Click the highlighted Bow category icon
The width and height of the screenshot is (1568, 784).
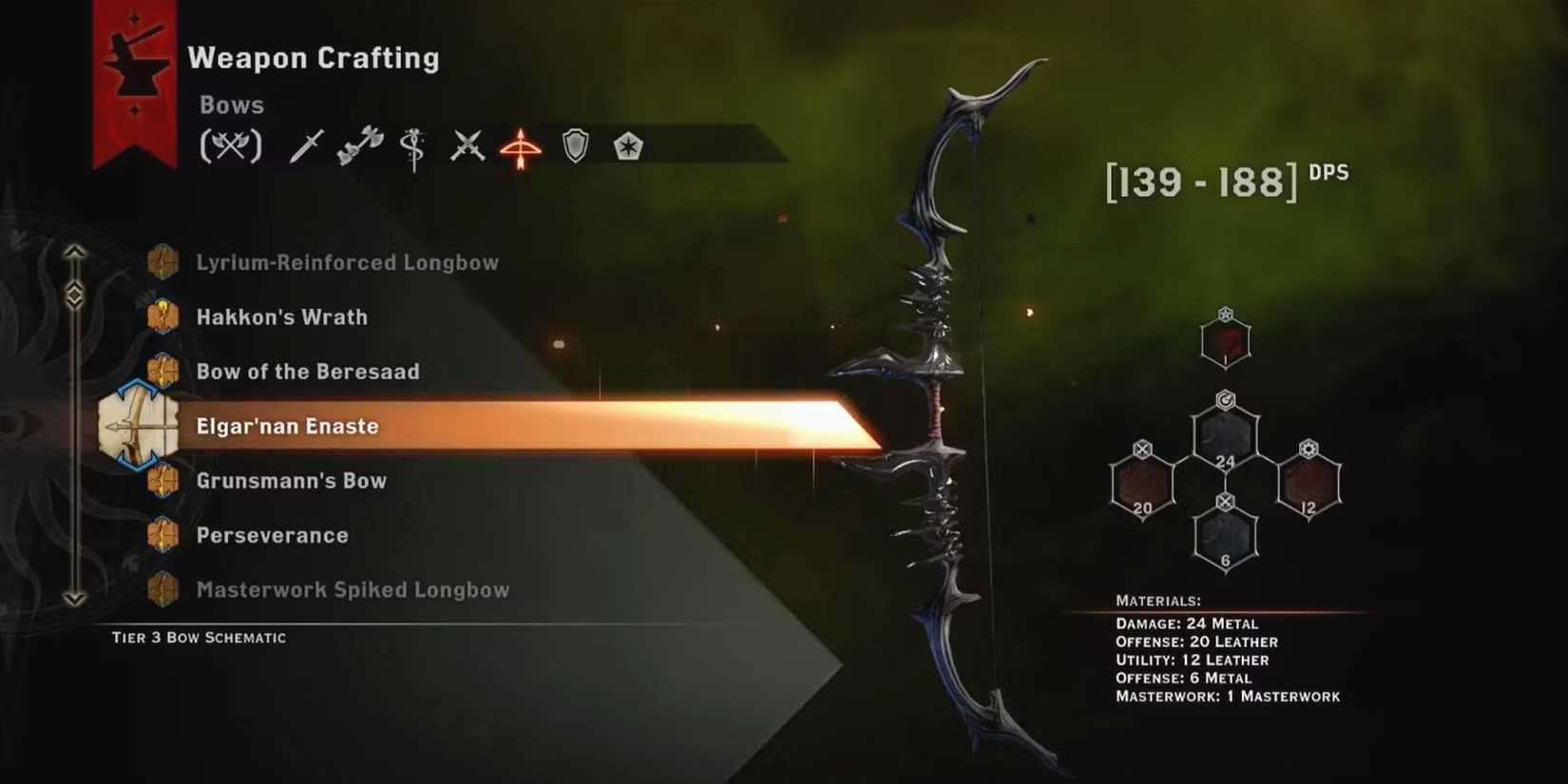click(521, 147)
